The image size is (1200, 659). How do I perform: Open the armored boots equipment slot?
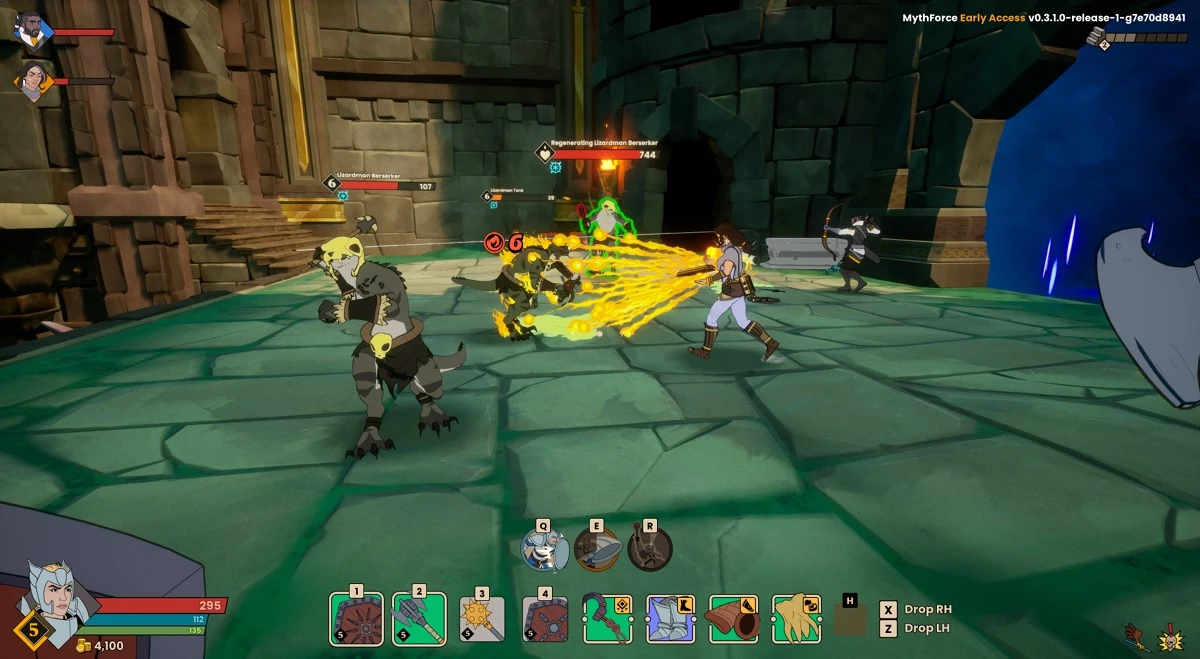671,620
